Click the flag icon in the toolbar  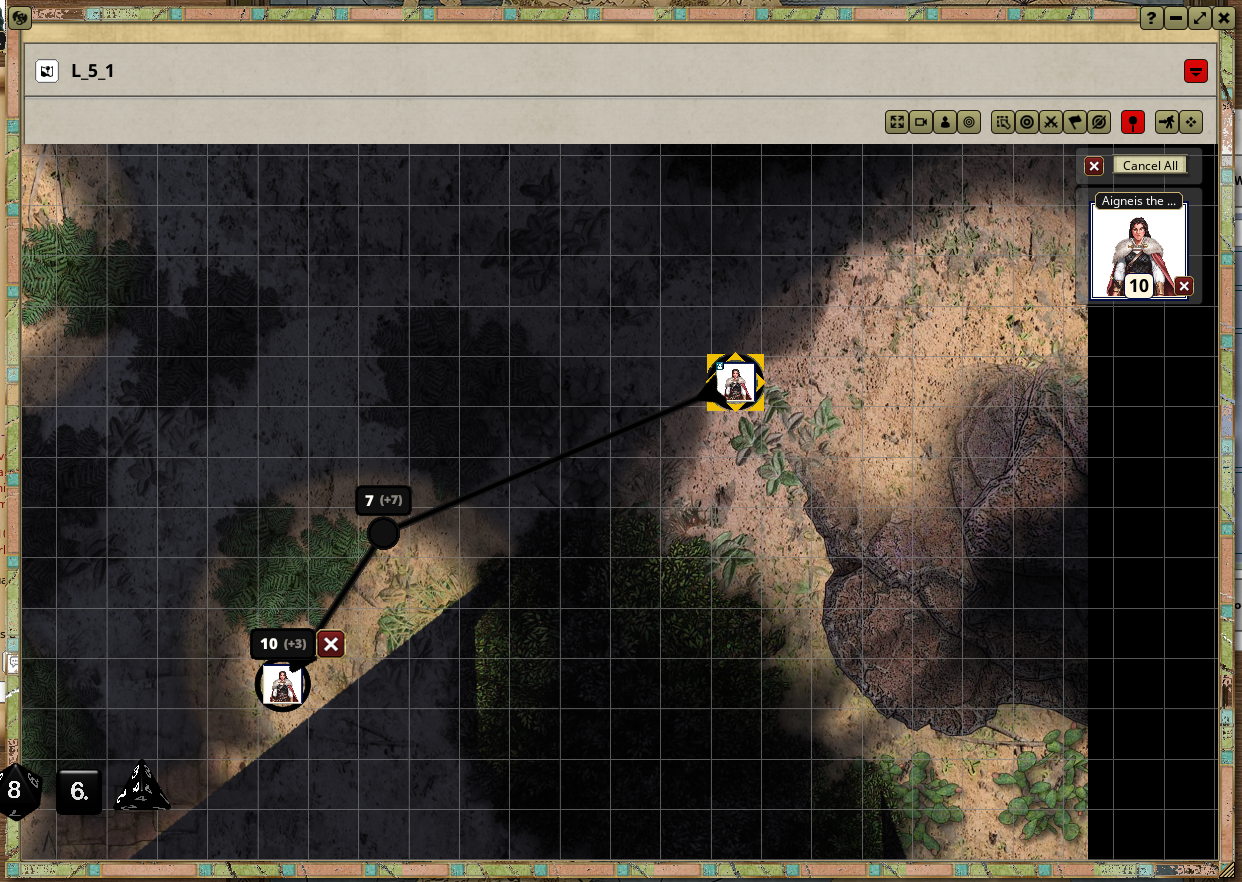point(1074,122)
